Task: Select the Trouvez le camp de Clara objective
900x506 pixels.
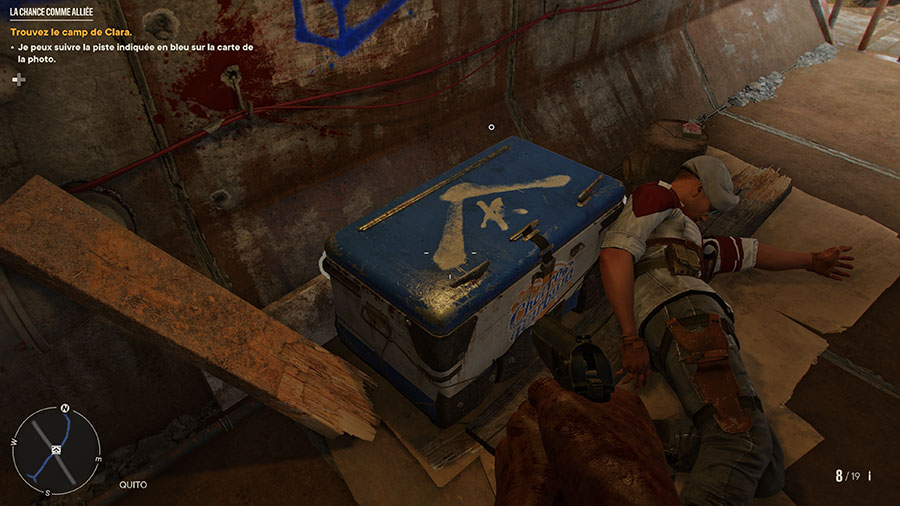Action: [x=71, y=32]
